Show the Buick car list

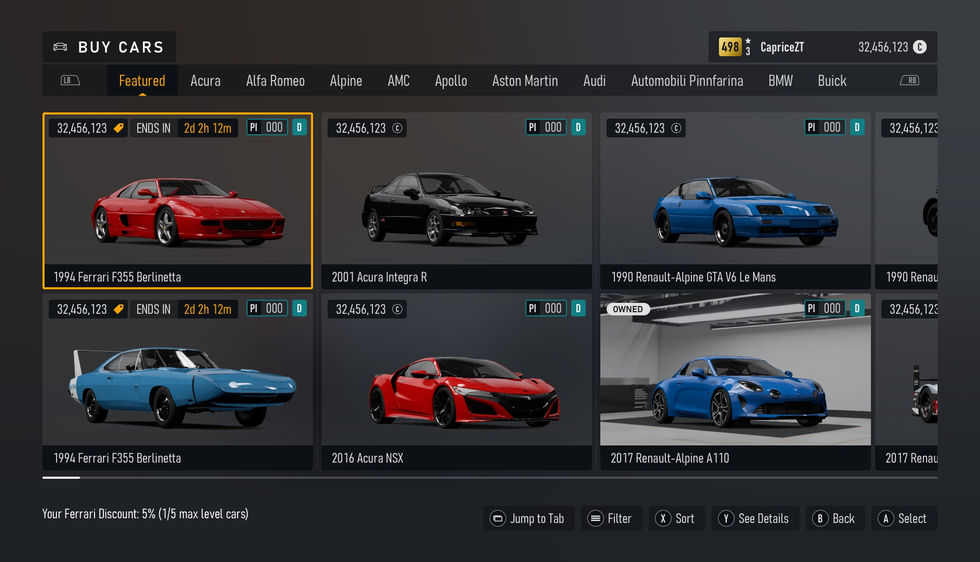tap(832, 81)
